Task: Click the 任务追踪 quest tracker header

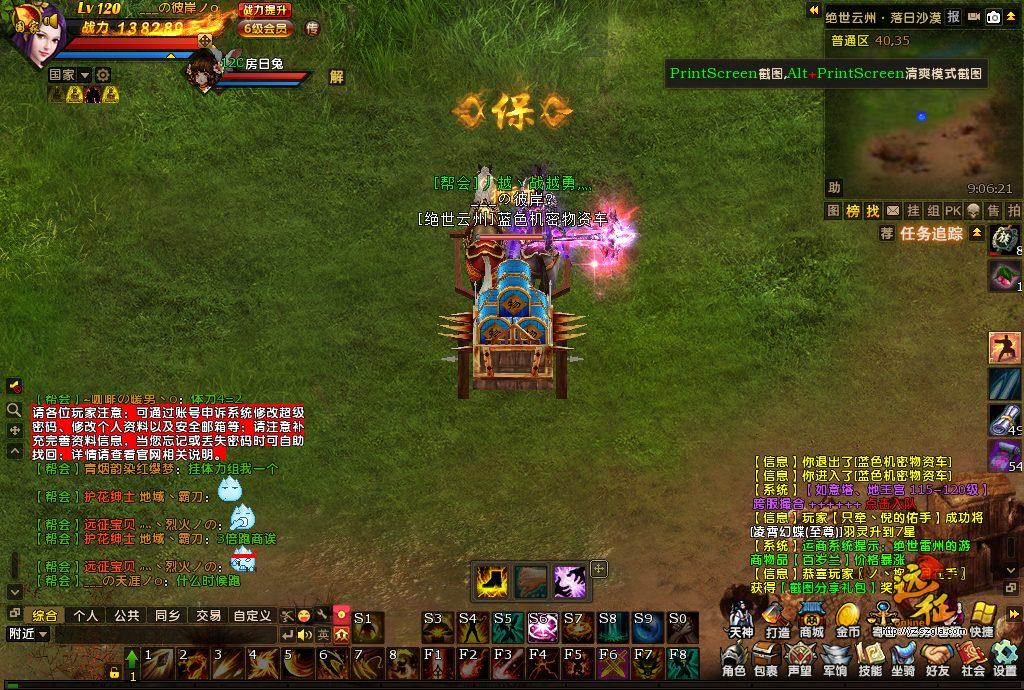Action: click(x=930, y=234)
